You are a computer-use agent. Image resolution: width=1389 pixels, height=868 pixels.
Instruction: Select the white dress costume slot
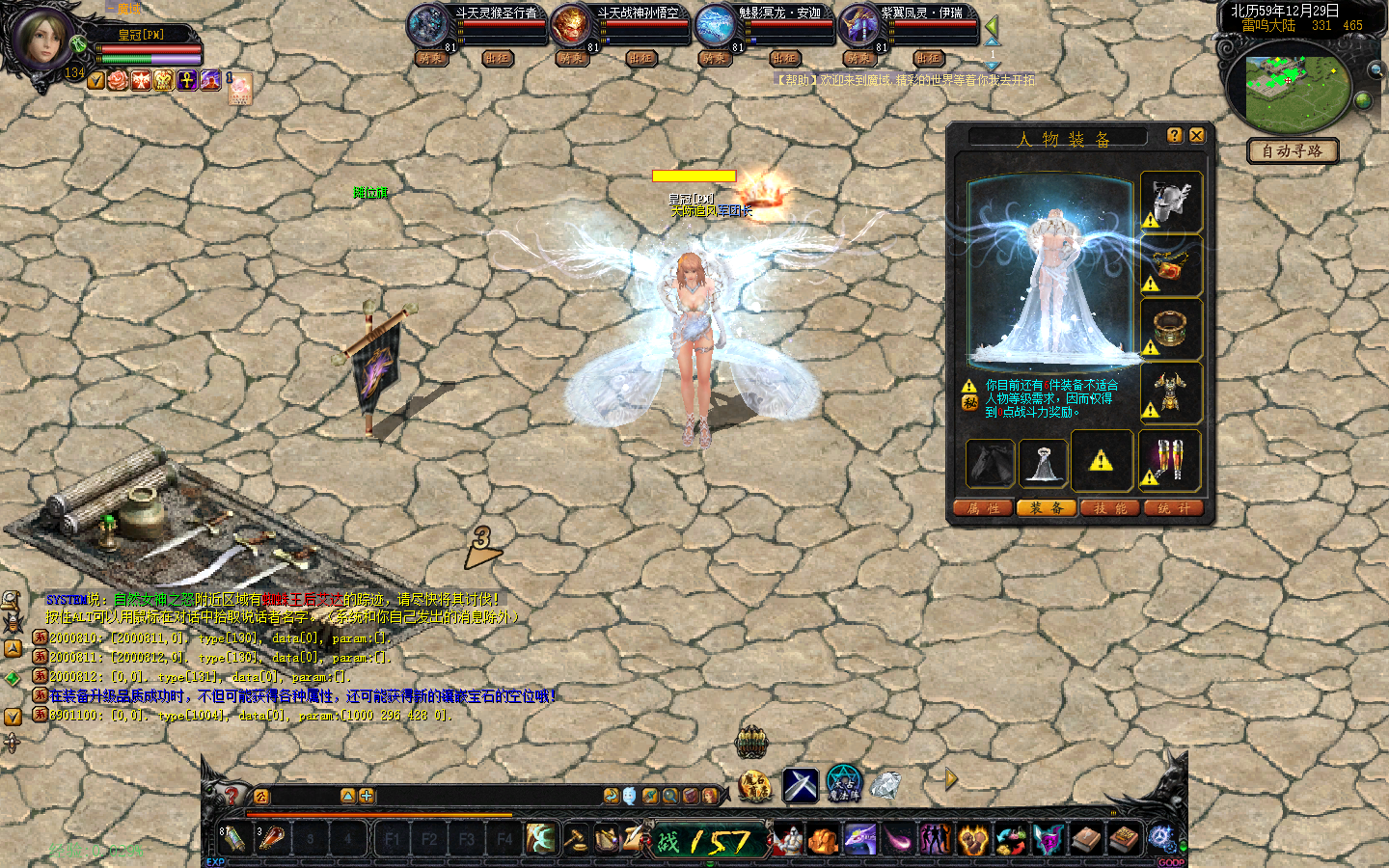click(1044, 463)
